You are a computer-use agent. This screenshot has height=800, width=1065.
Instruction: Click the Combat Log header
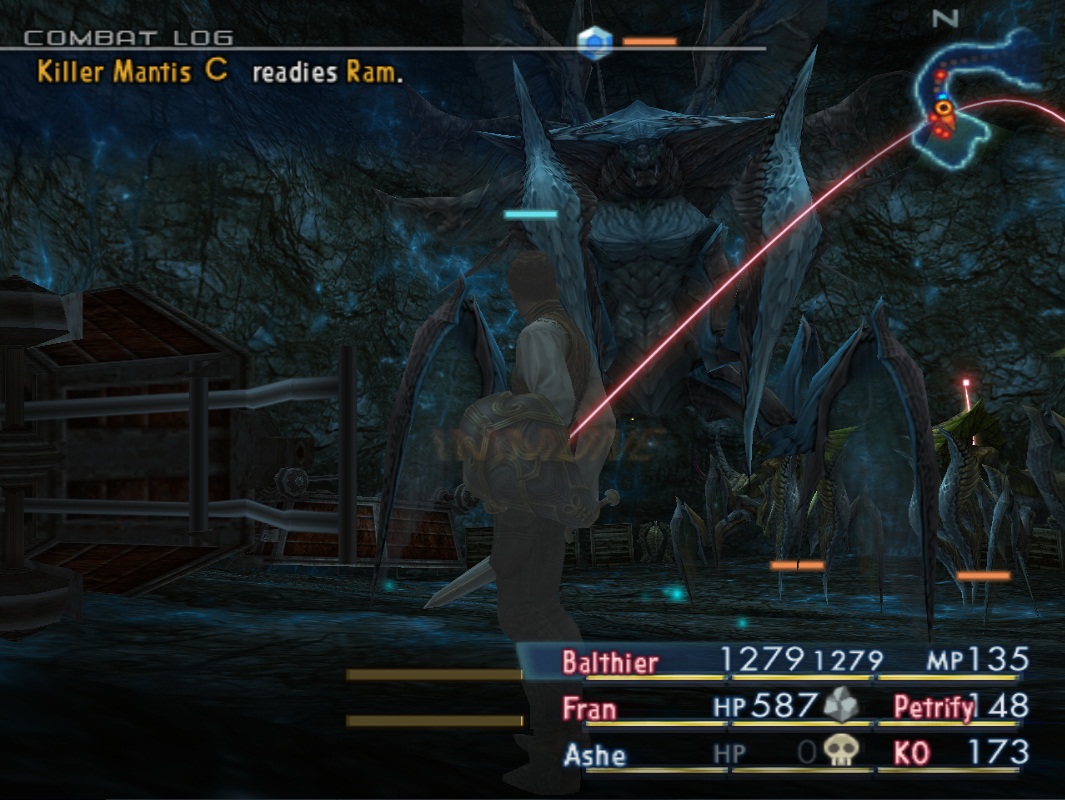click(128, 38)
